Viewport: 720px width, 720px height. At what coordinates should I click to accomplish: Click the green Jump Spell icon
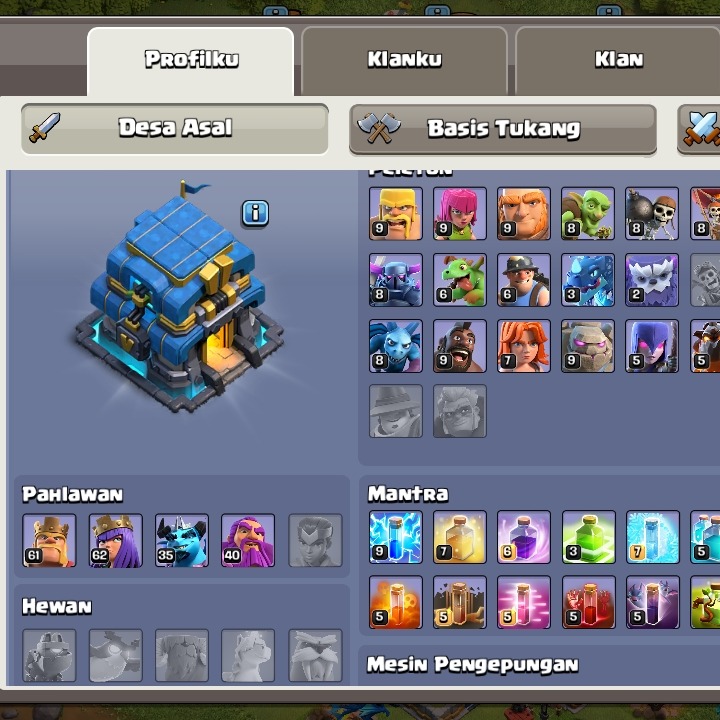(588, 537)
